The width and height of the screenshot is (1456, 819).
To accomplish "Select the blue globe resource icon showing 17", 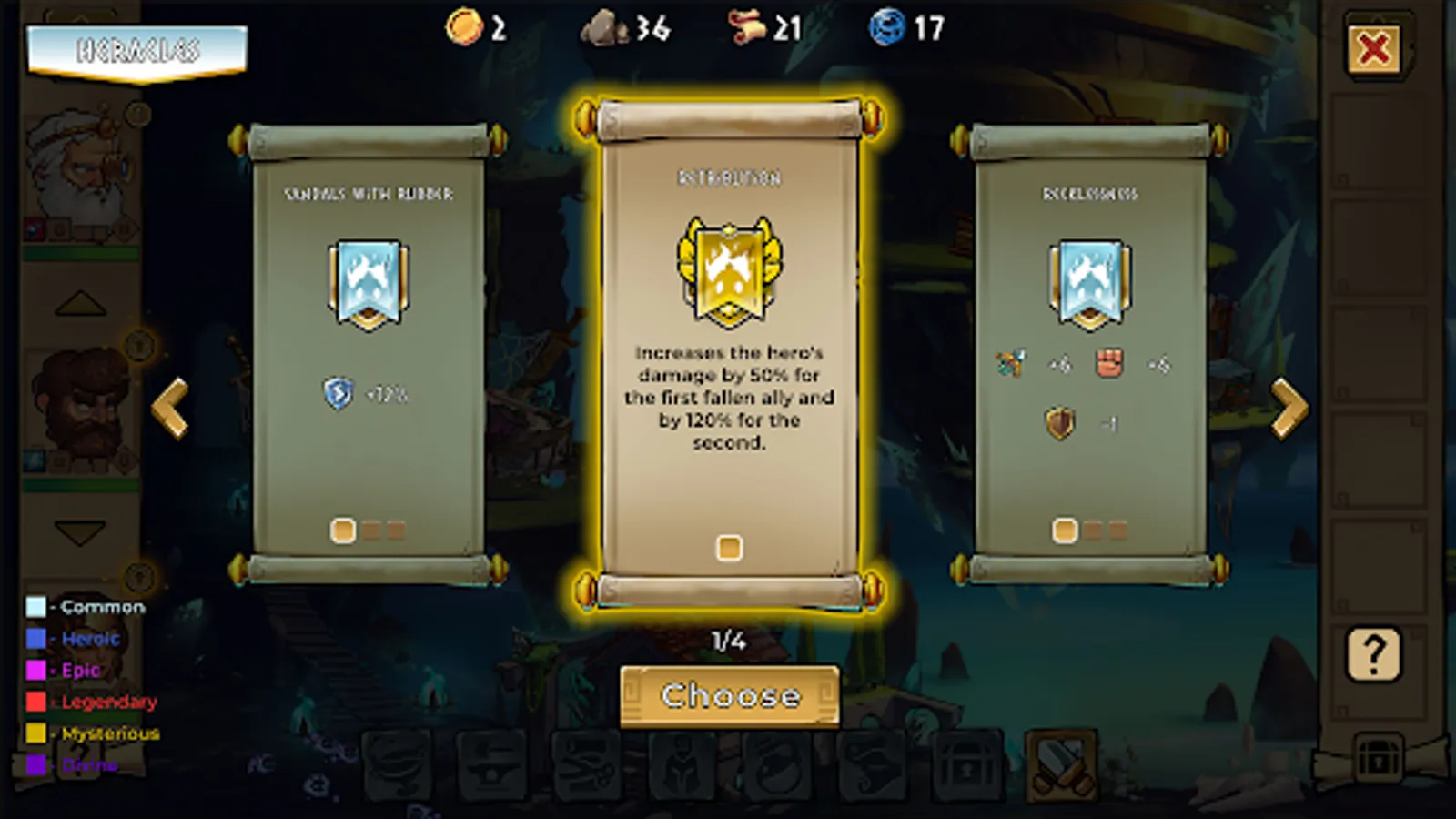I will [x=887, y=27].
